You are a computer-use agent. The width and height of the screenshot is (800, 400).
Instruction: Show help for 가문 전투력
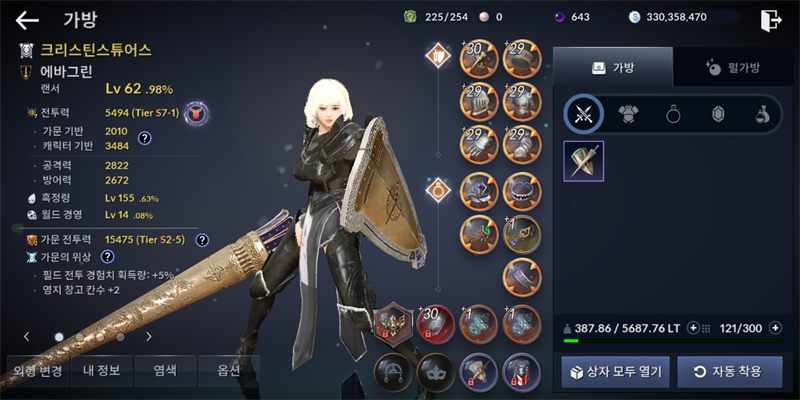pos(202,240)
